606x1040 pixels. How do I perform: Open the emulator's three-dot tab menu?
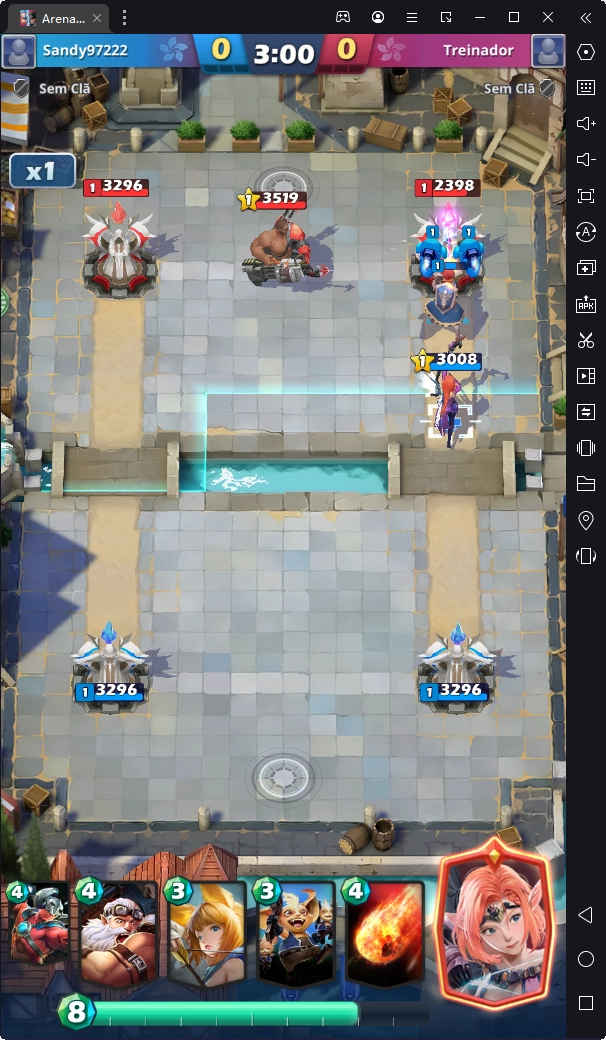(124, 17)
